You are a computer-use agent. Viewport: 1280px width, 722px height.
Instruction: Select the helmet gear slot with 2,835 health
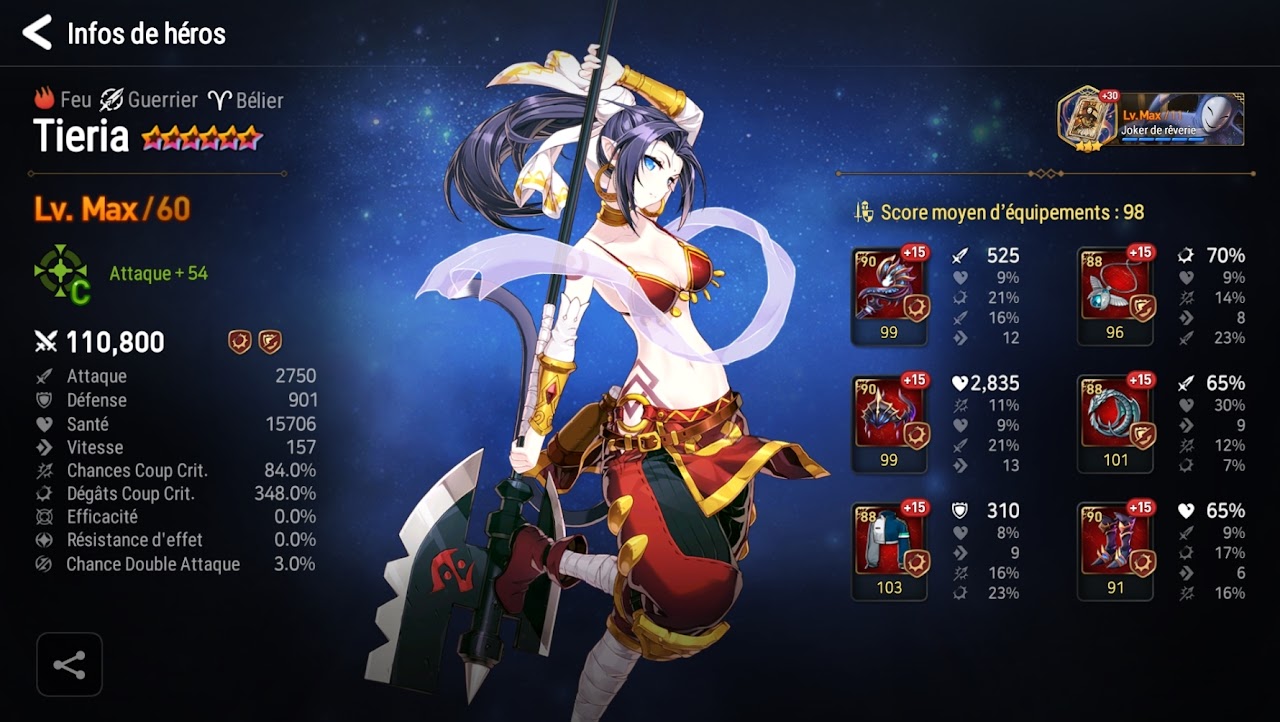[x=889, y=423]
